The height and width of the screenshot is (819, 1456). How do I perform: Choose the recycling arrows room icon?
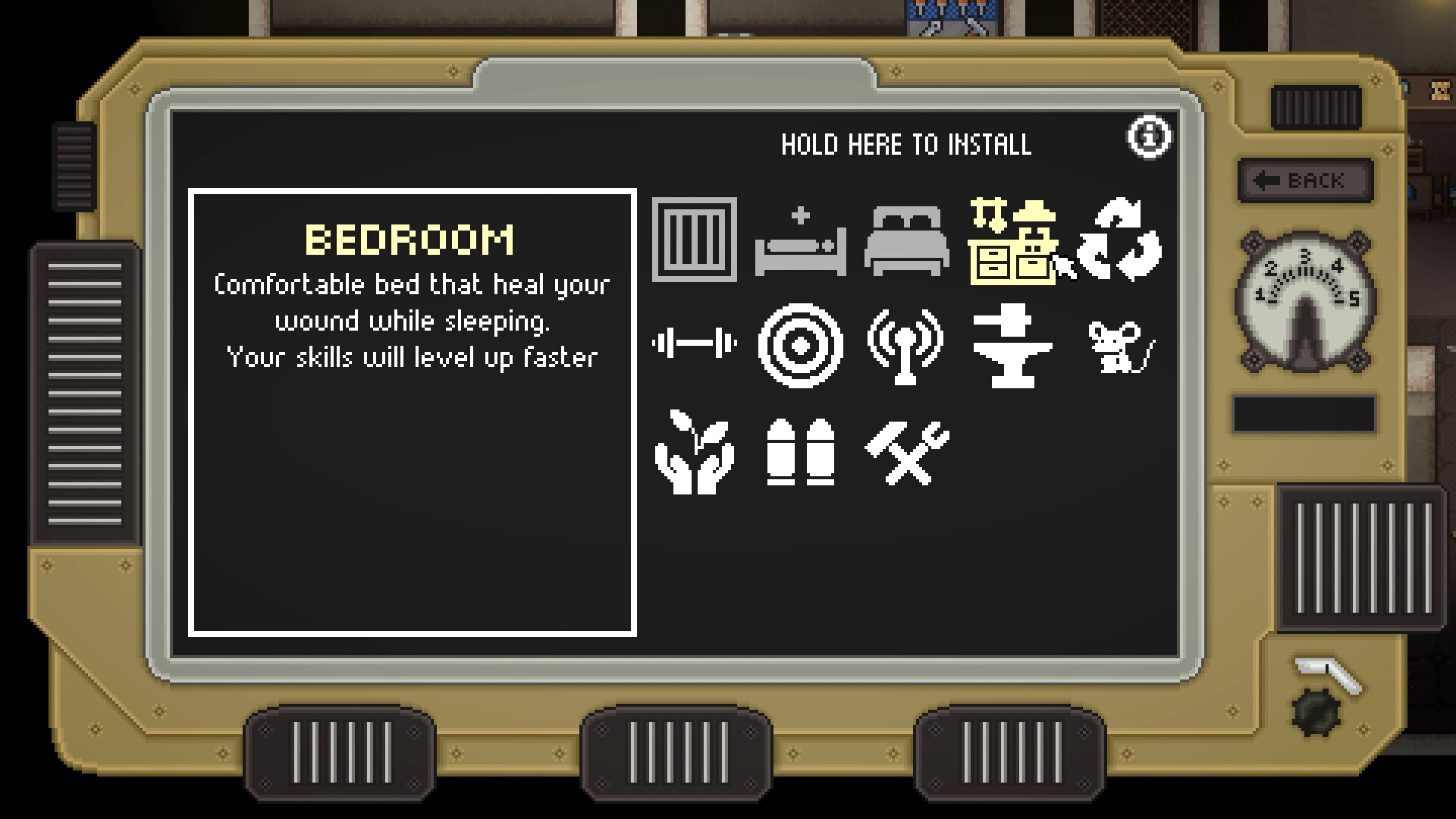pos(1119,240)
